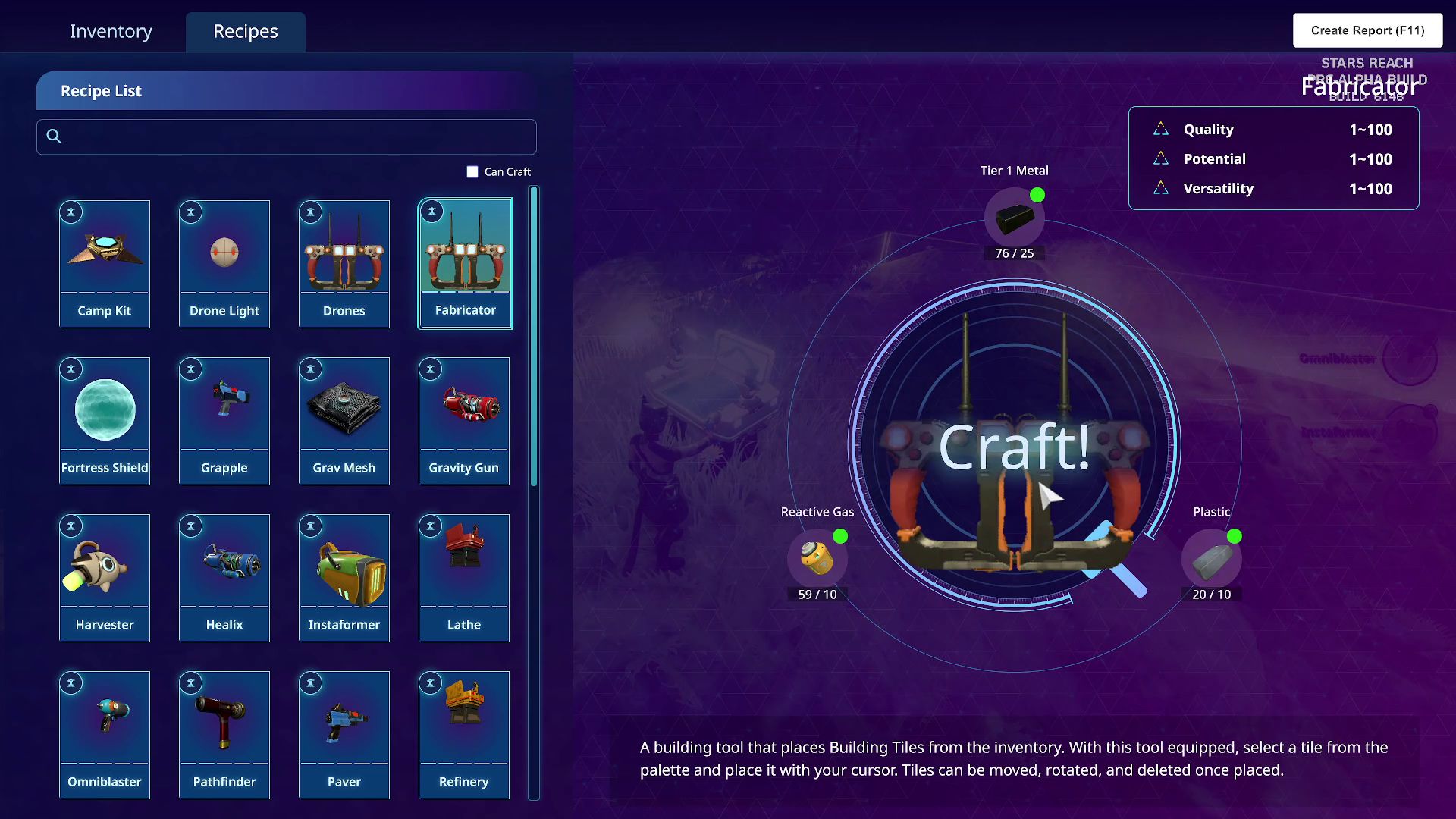
Task: Switch to the Inventory tab
Action: 111,31
